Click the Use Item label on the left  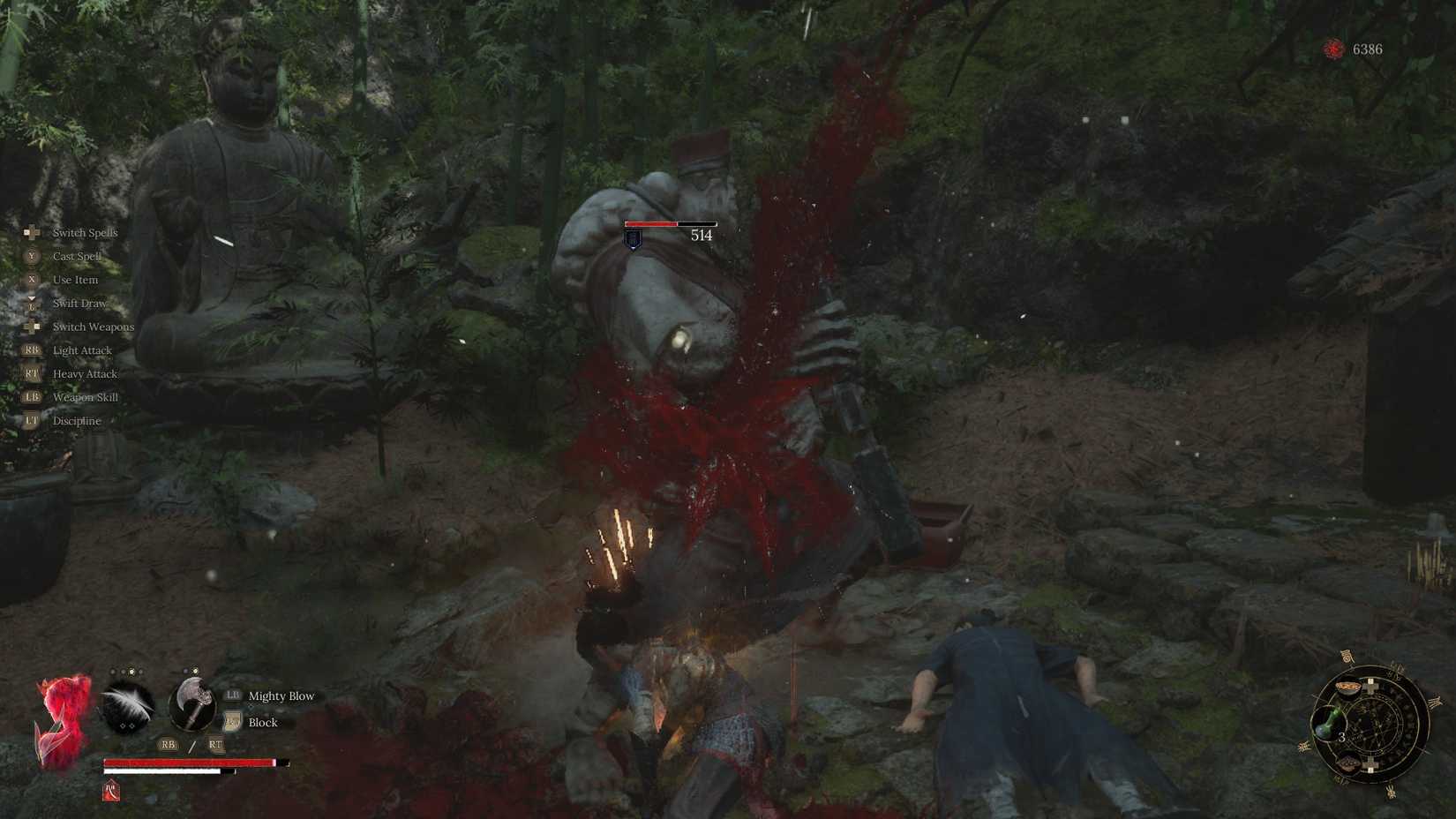coord(75,279)
